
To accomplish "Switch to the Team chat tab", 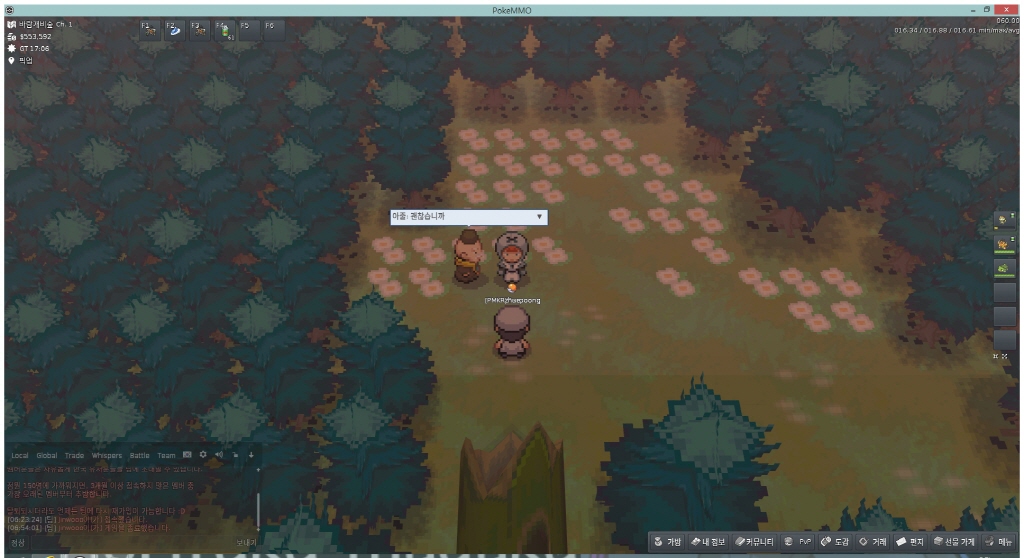I will coord(166,455).
